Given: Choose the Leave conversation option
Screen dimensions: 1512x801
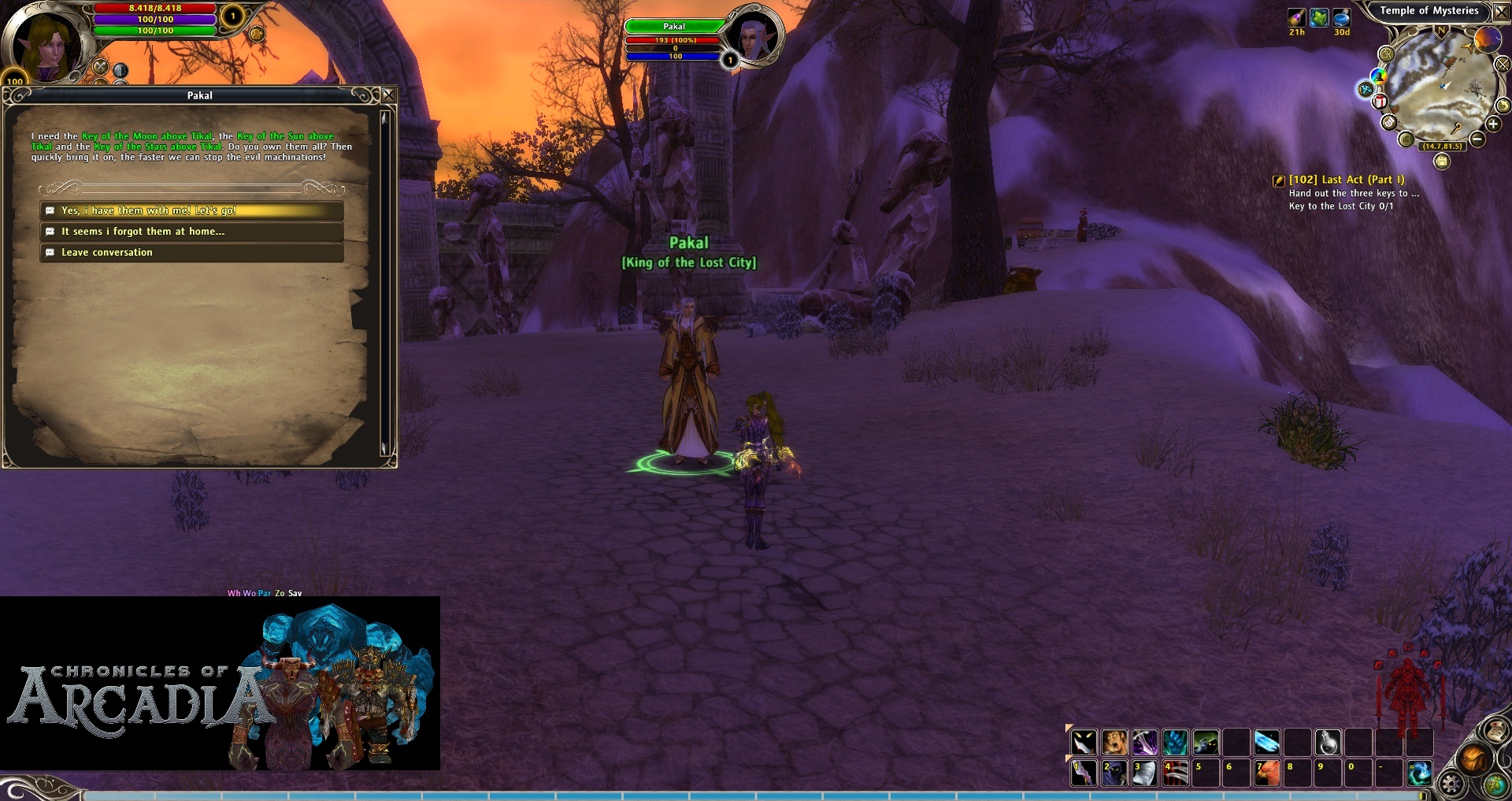Looking at the screenshot, I should (191, 253).
